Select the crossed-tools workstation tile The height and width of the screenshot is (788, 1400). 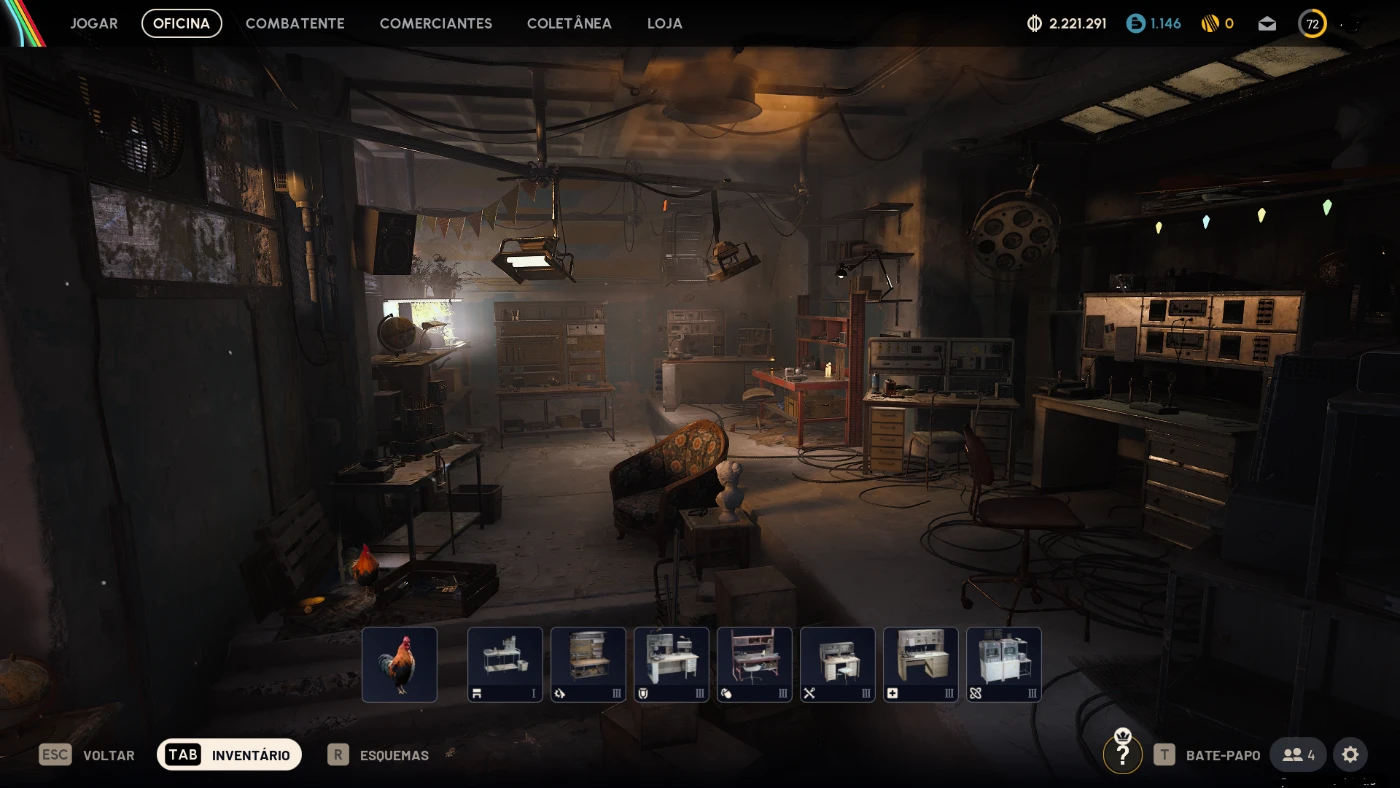click(837, 664)
